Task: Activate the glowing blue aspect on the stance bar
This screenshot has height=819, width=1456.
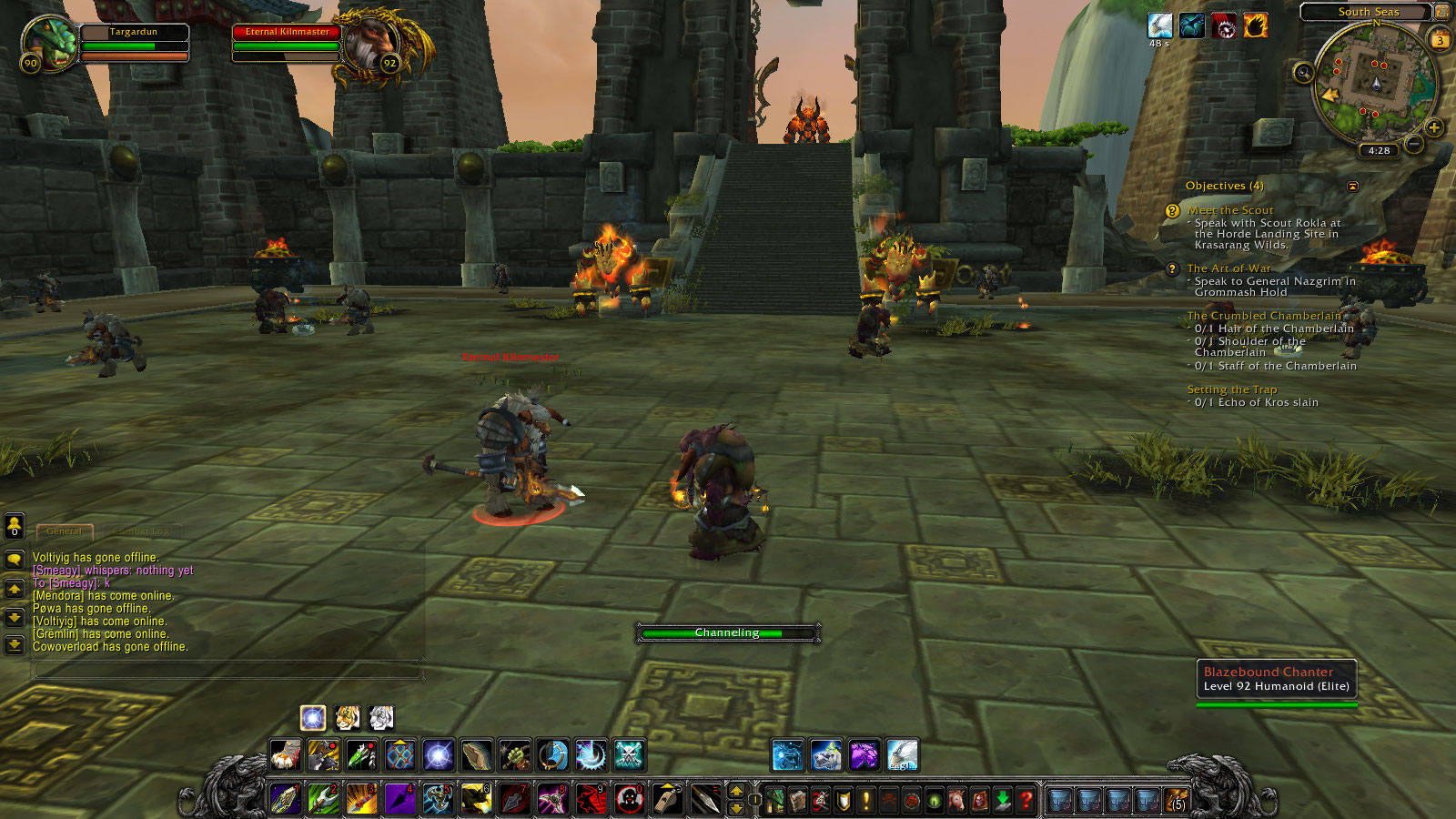Action: coord(312,719)
